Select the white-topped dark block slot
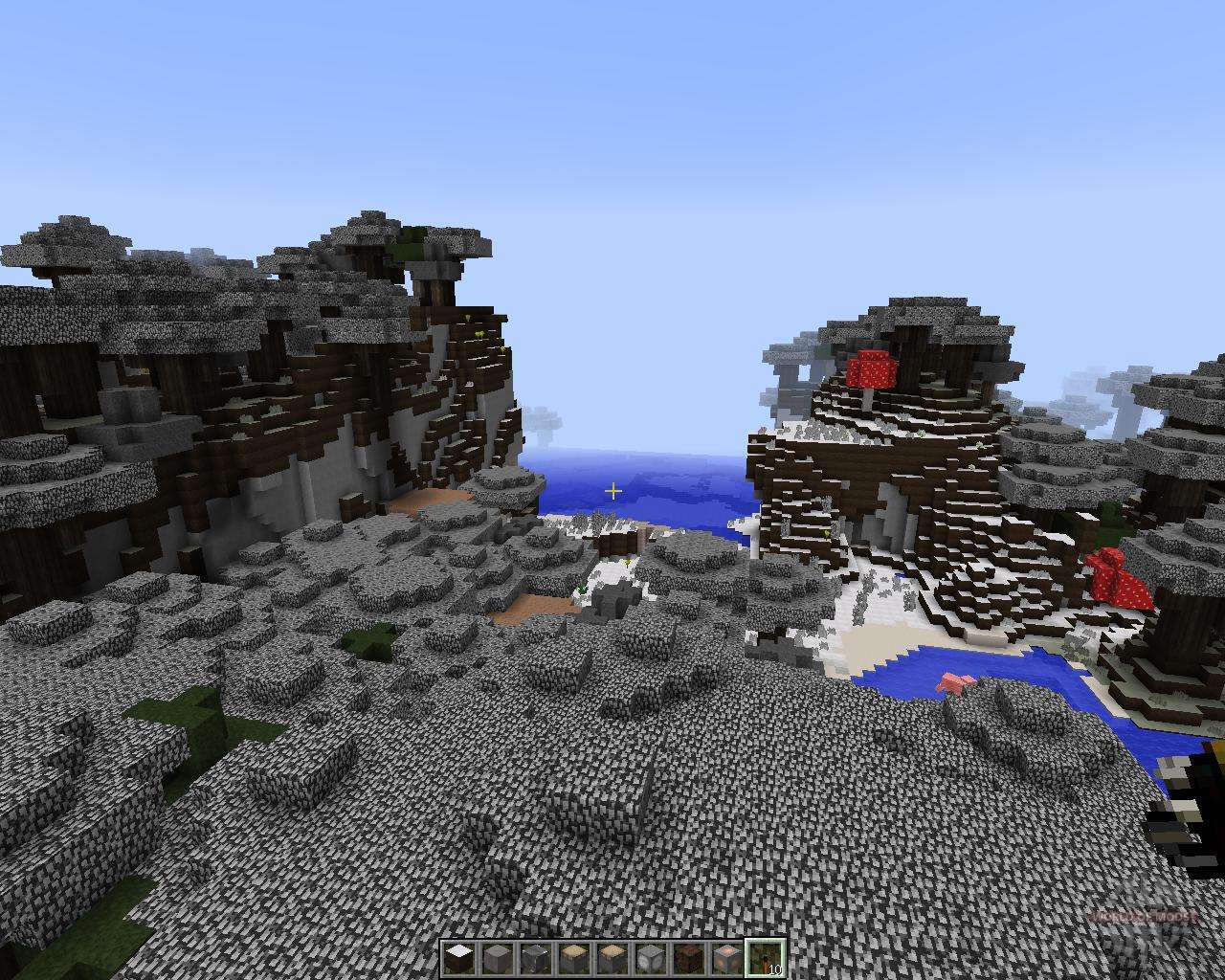The width and height of the screenshot is (1225, 980). pos(459,958)
